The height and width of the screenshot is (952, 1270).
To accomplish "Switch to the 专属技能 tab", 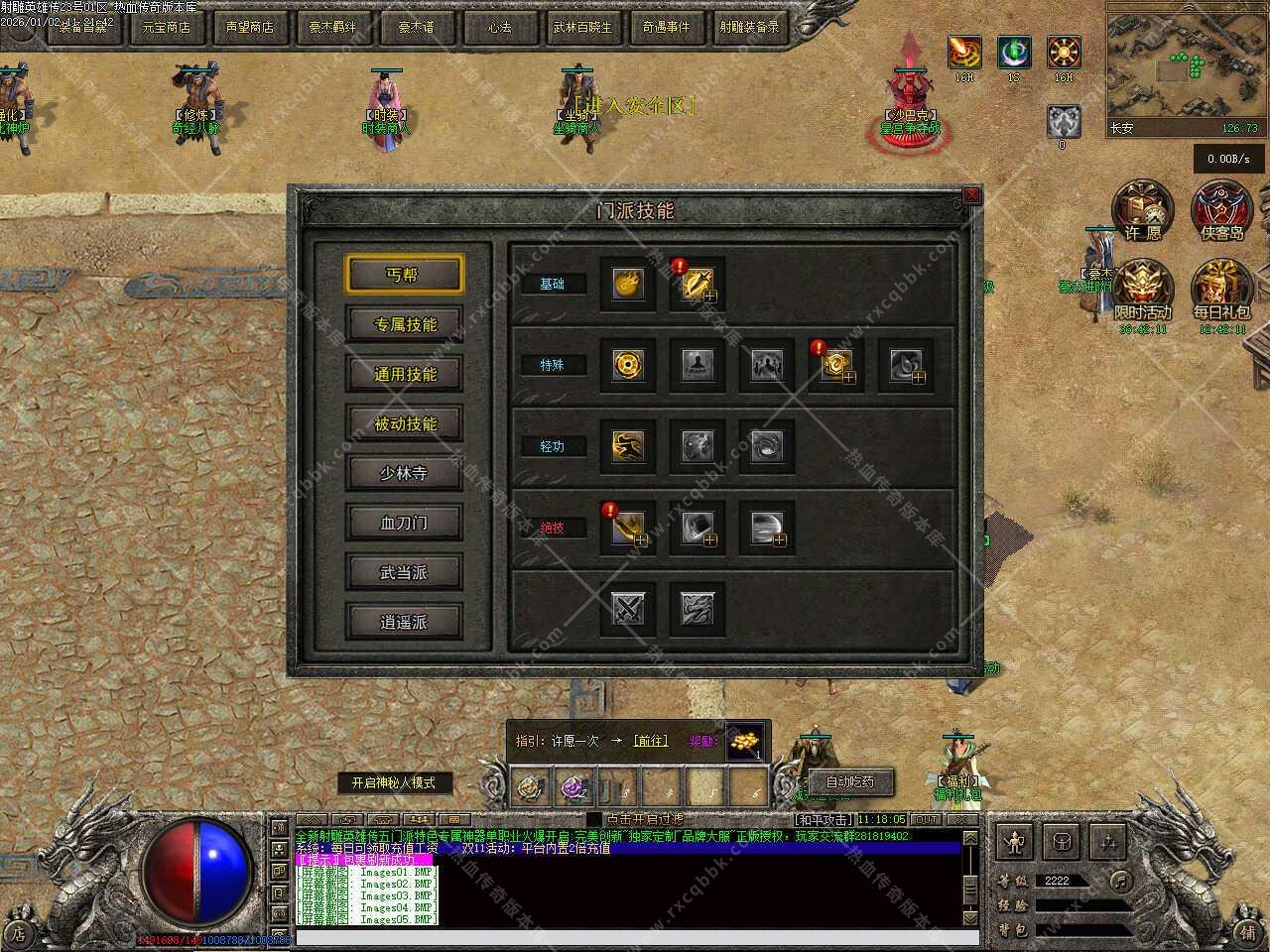I will coord(404,324).
